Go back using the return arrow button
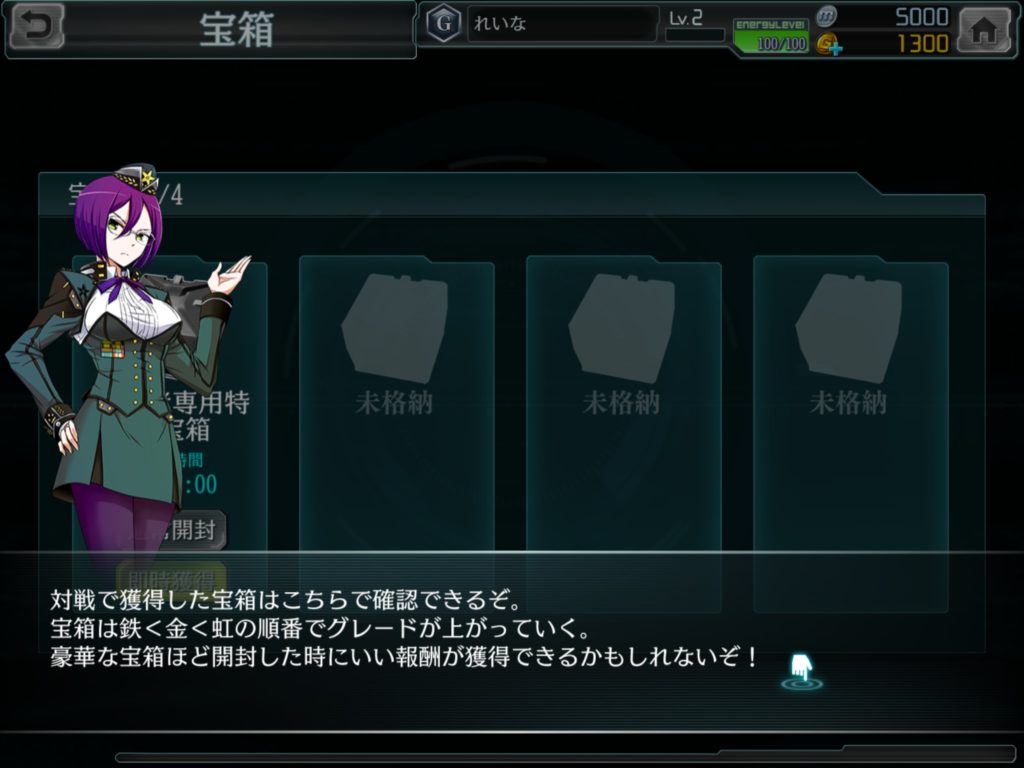The image size is (1024, 768). coord(35,27)
